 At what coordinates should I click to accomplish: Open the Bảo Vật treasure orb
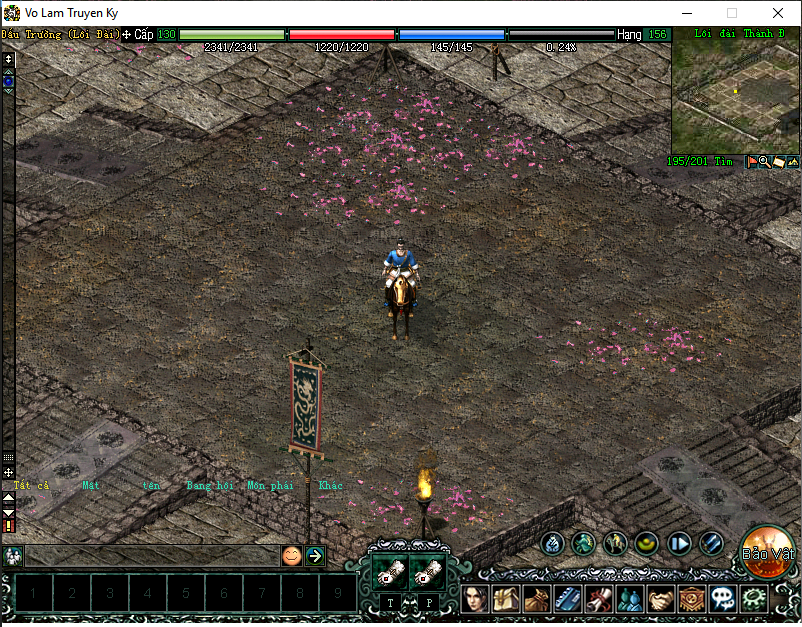(x=766, y=552)
